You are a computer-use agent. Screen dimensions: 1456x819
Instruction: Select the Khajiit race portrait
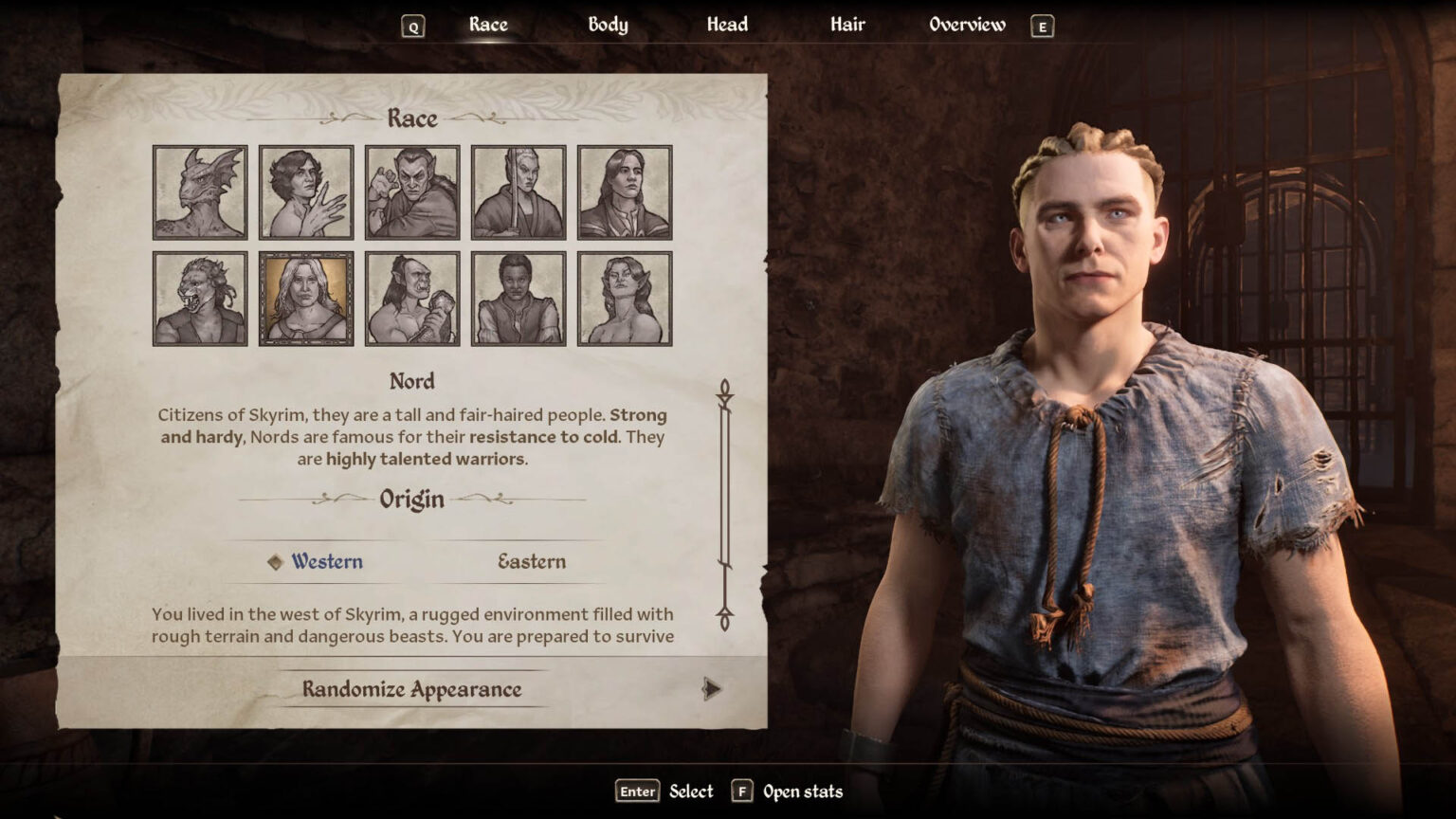tap(199, 299)
